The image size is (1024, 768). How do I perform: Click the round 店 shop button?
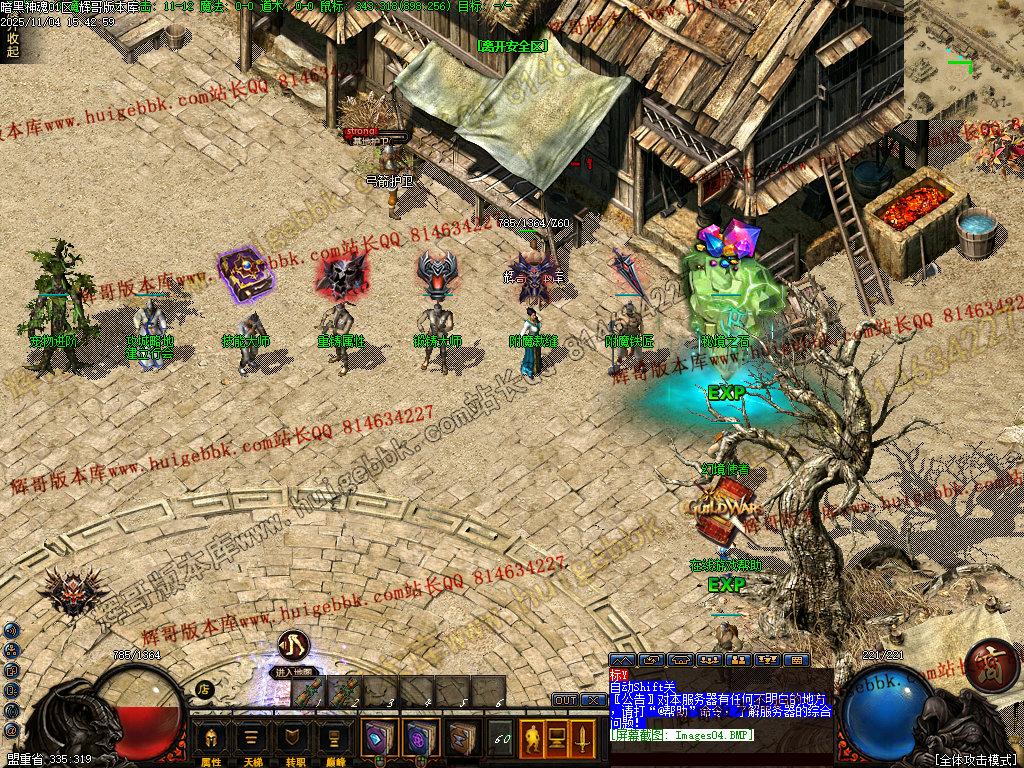point(203,688)
